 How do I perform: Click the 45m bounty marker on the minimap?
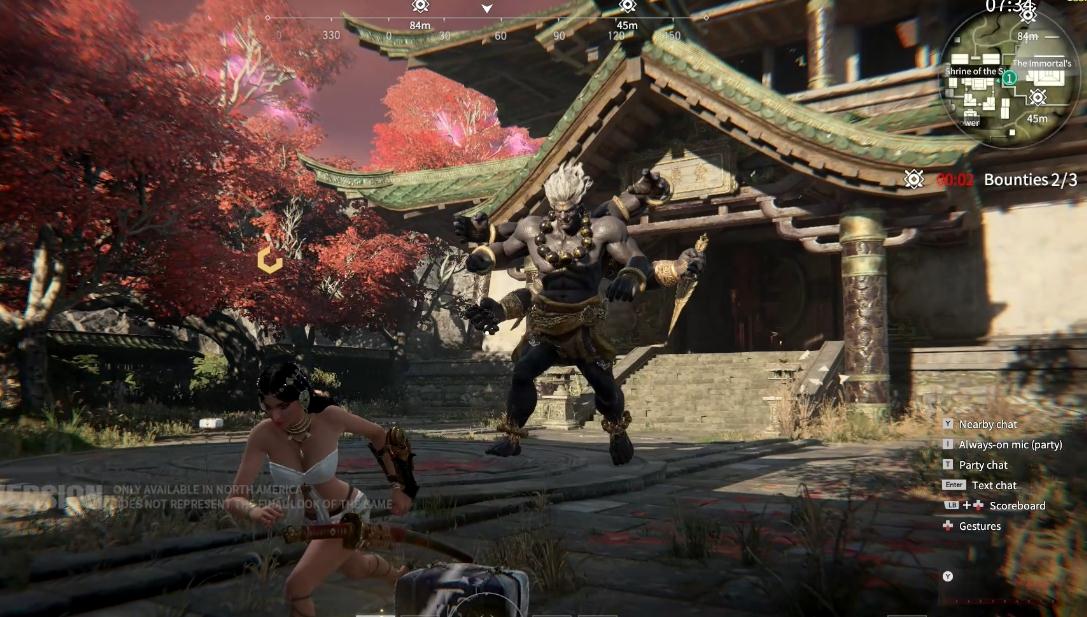pos(1038,98)
